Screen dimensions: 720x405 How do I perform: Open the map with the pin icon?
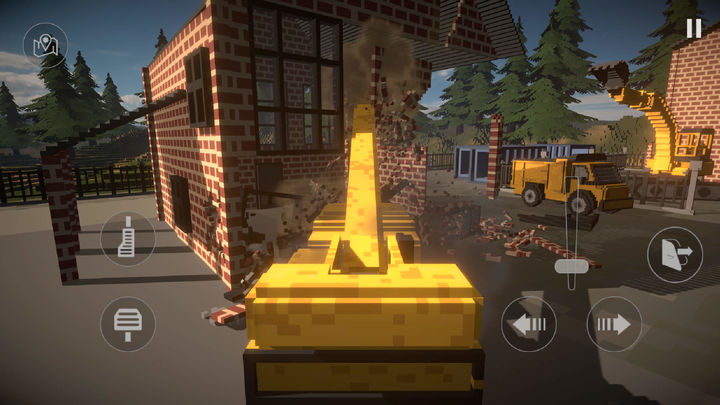(x=45, y=45)
